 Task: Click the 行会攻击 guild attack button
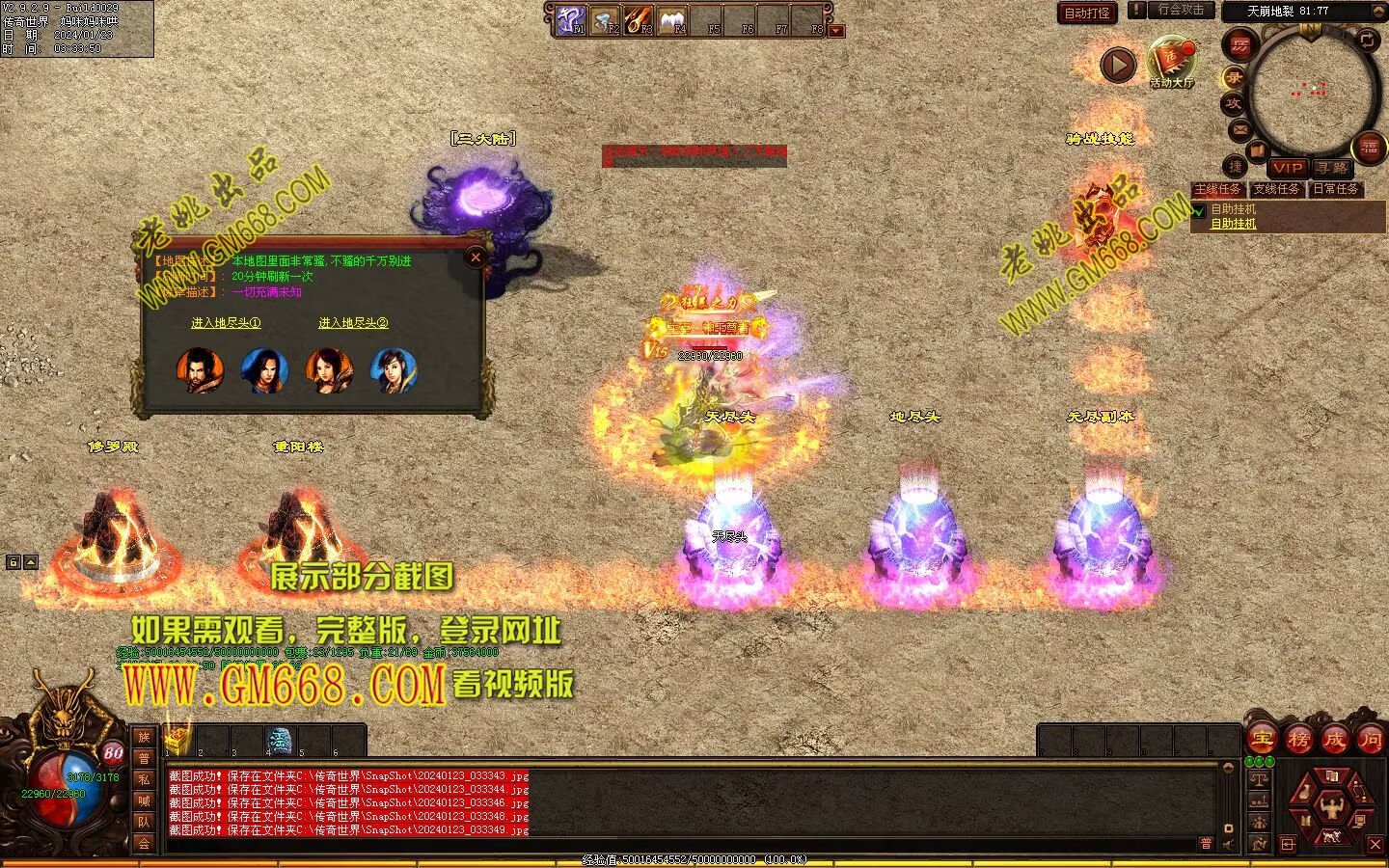[x=1180, y=10]
